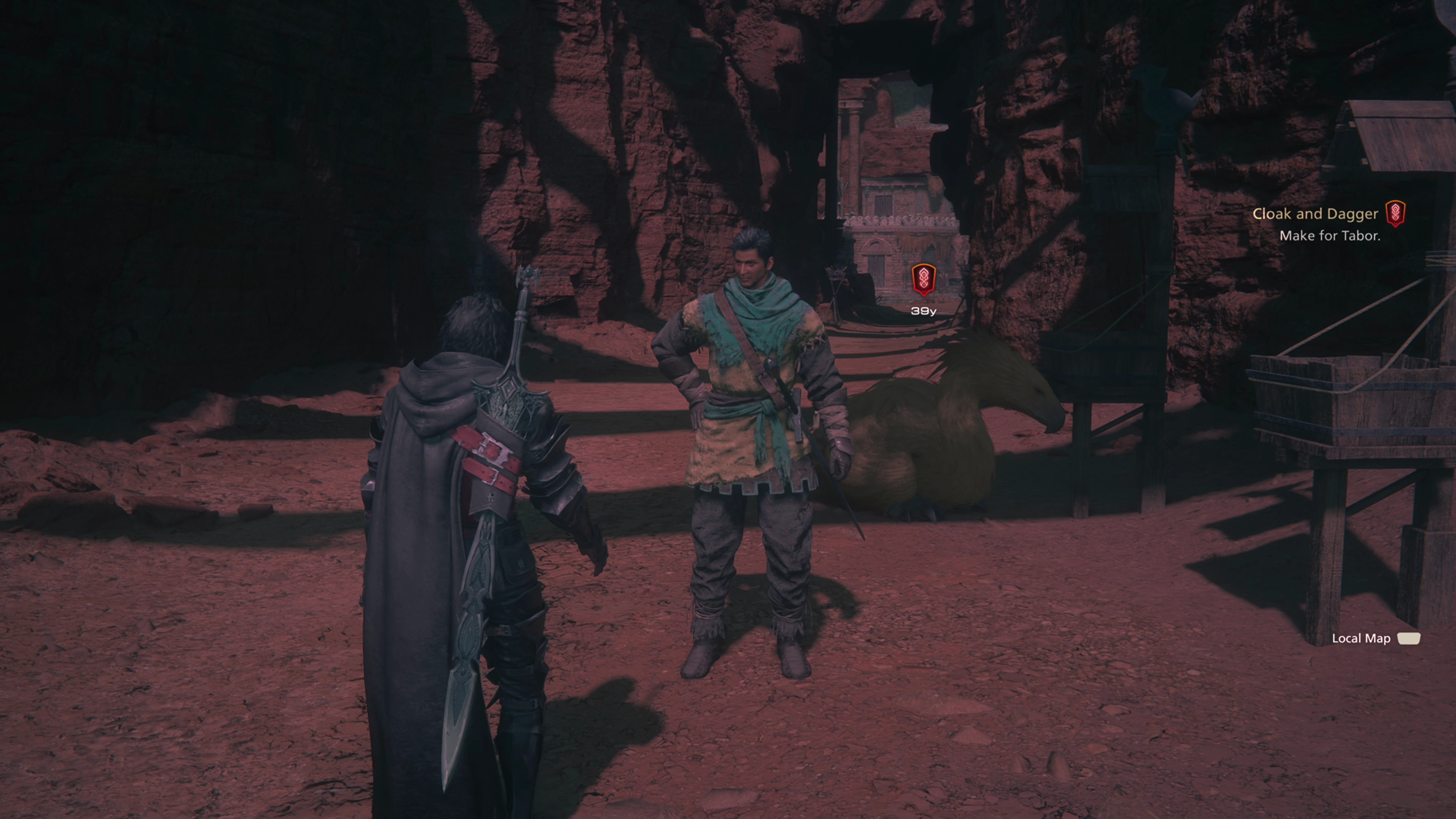Screen dimensions: 1456x819
Task: Select the Cloak and Dagger quest tracker
Action: pos(1315,214)
